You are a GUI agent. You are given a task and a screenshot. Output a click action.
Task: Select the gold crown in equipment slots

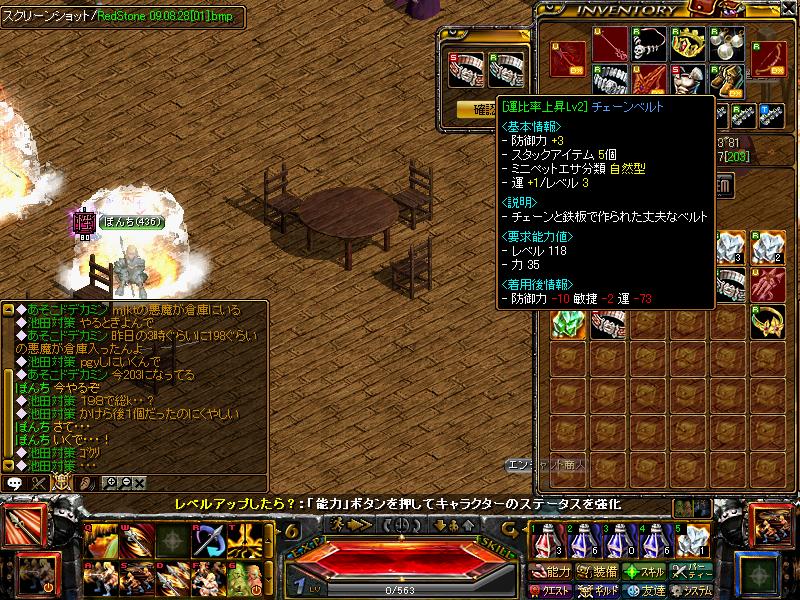pos(686,42)
